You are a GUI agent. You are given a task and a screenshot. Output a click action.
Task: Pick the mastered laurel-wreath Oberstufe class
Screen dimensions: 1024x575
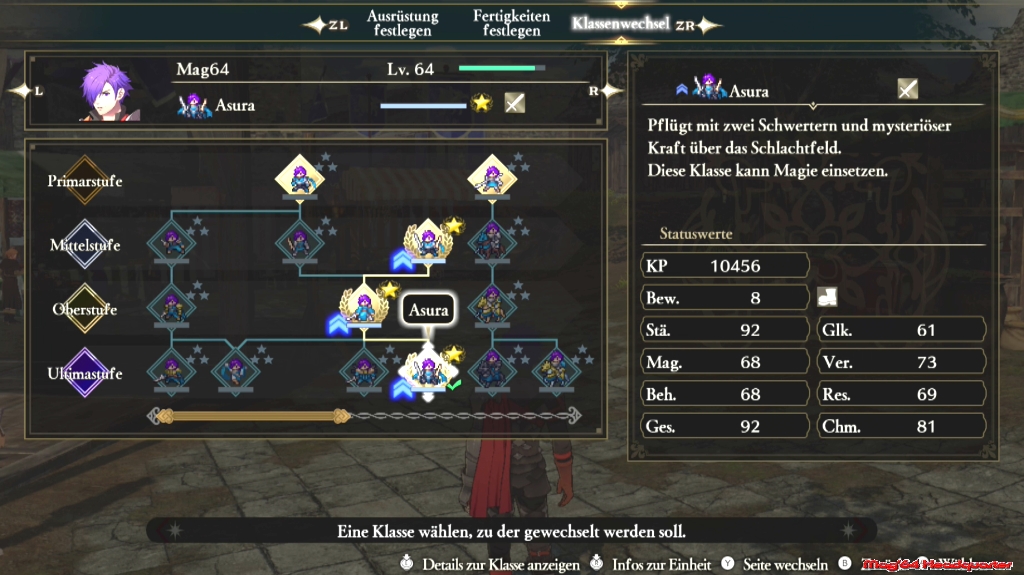(x=364, y=304)
